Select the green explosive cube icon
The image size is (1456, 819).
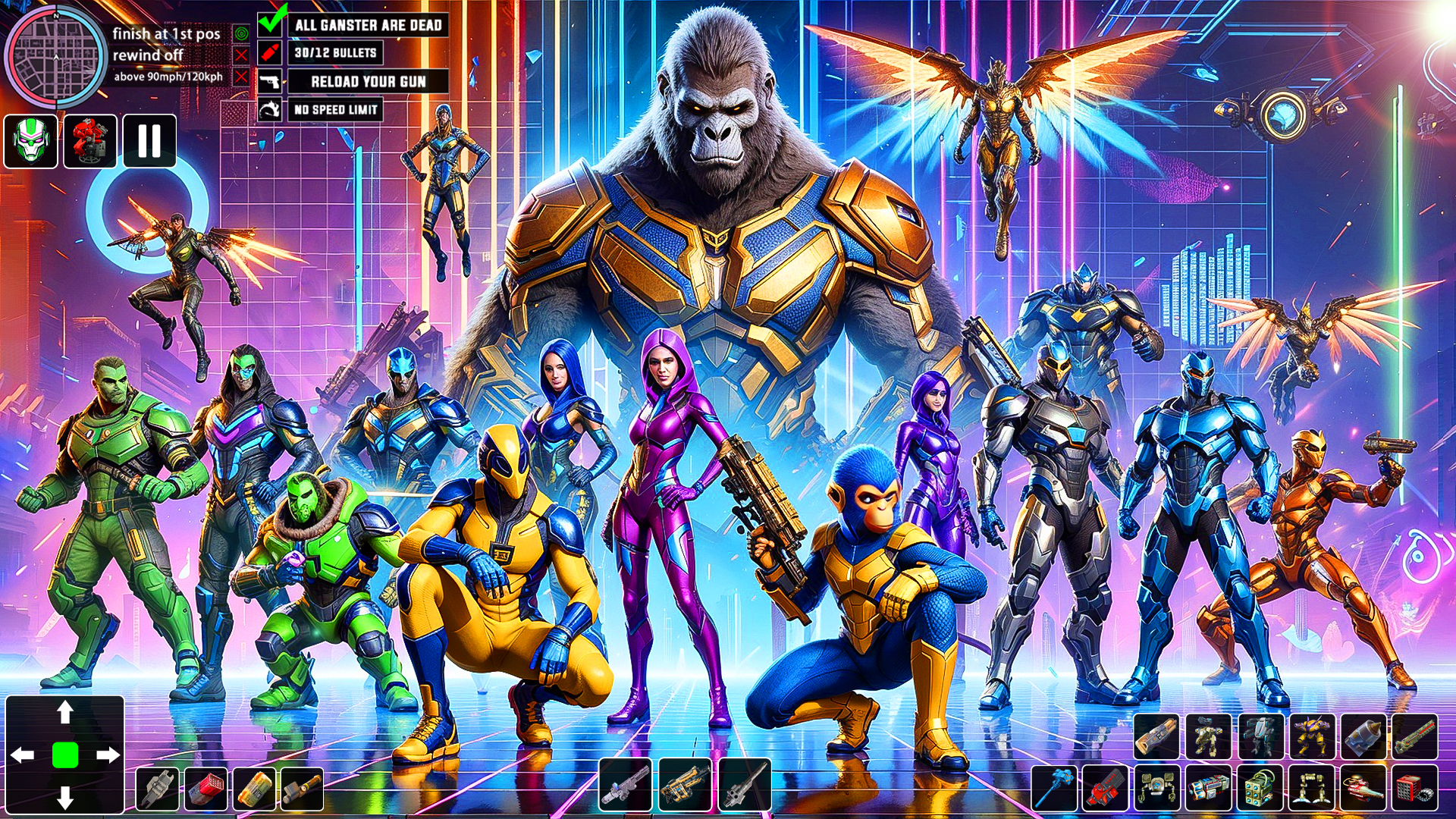[1260, 791]
